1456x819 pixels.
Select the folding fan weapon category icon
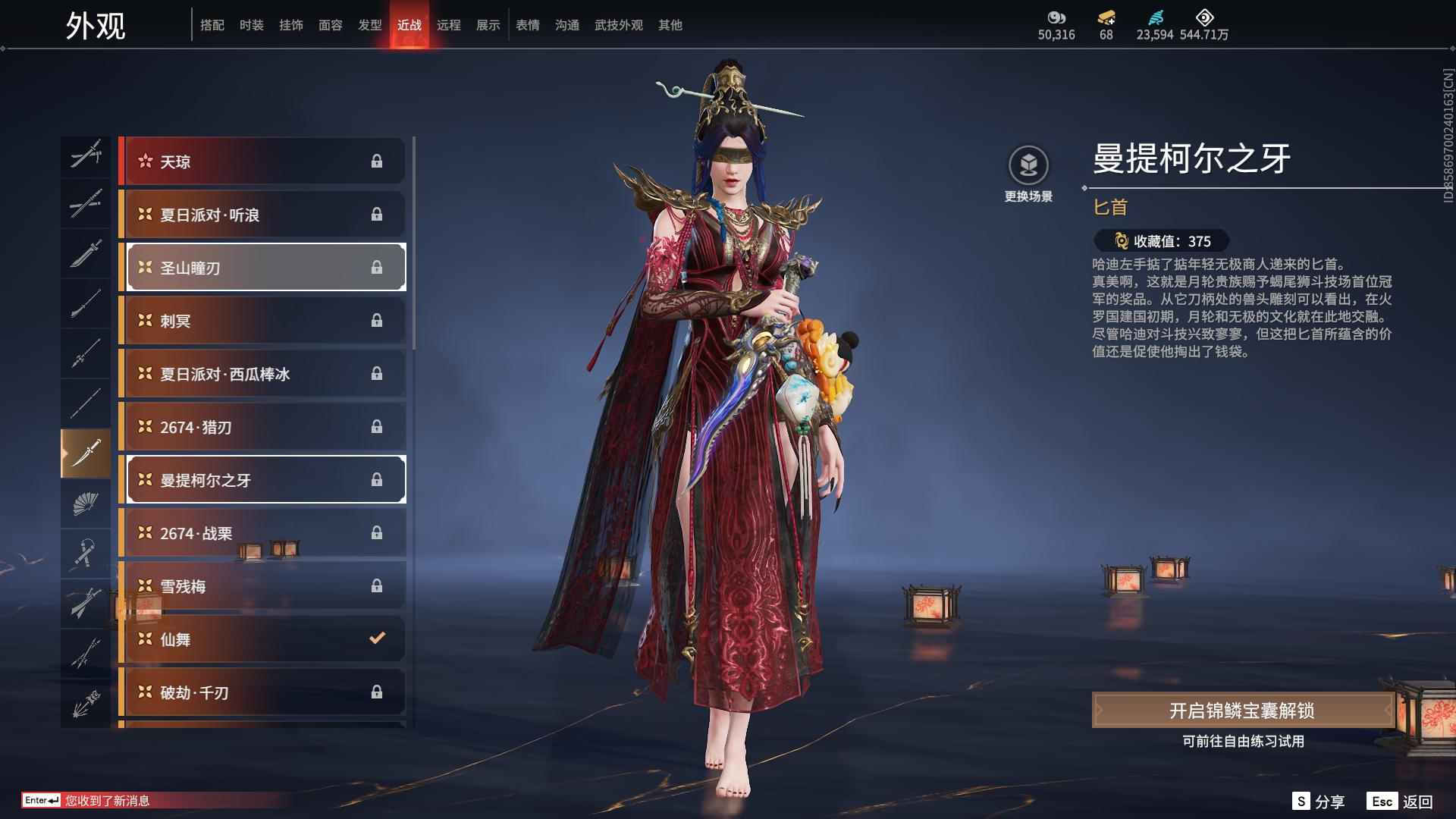pyautogui.click(x=86, y=504)
